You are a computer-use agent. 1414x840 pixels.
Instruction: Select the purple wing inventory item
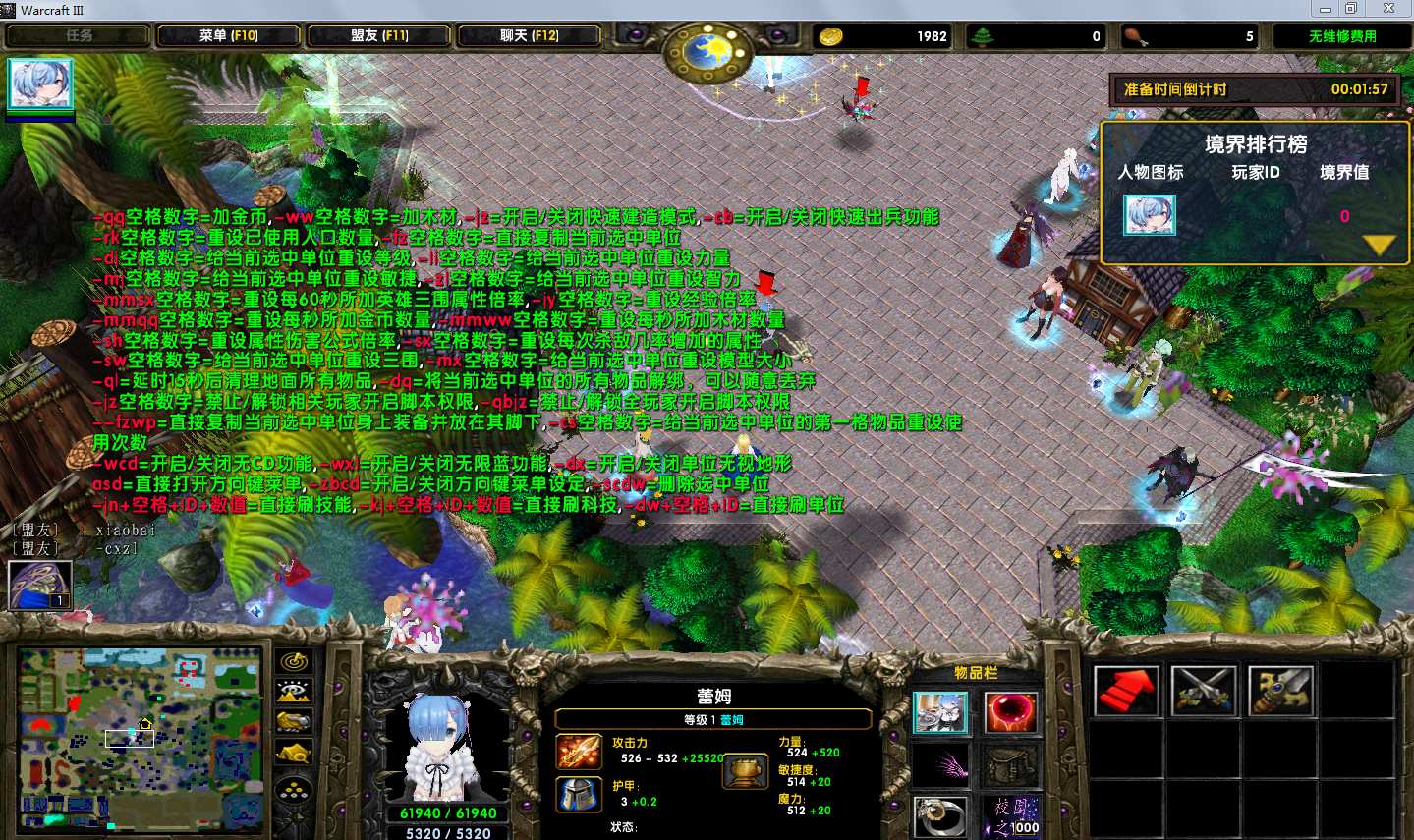click(940, 765)
